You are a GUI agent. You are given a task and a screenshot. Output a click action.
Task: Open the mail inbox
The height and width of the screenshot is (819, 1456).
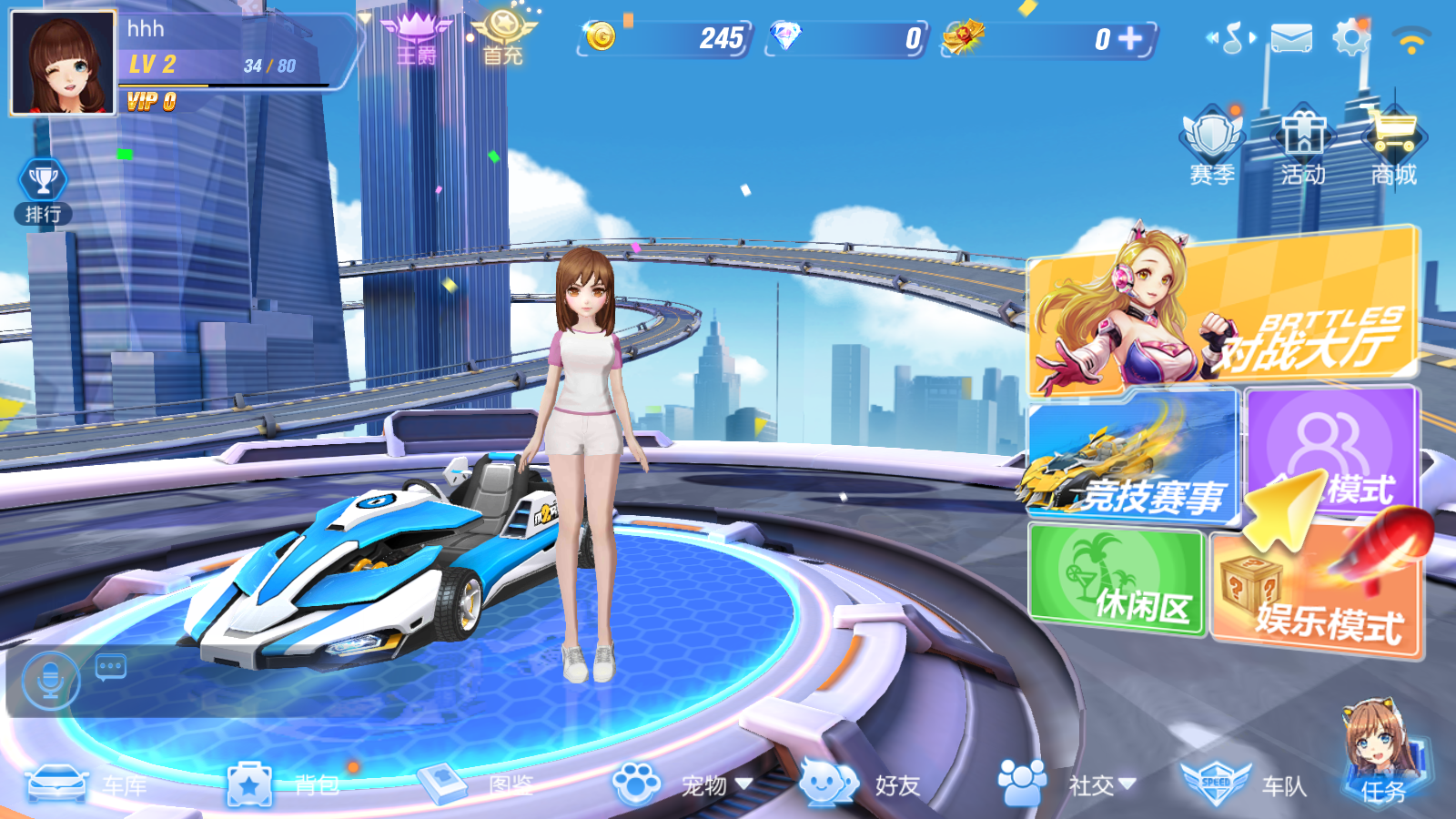pos(1291,36)
